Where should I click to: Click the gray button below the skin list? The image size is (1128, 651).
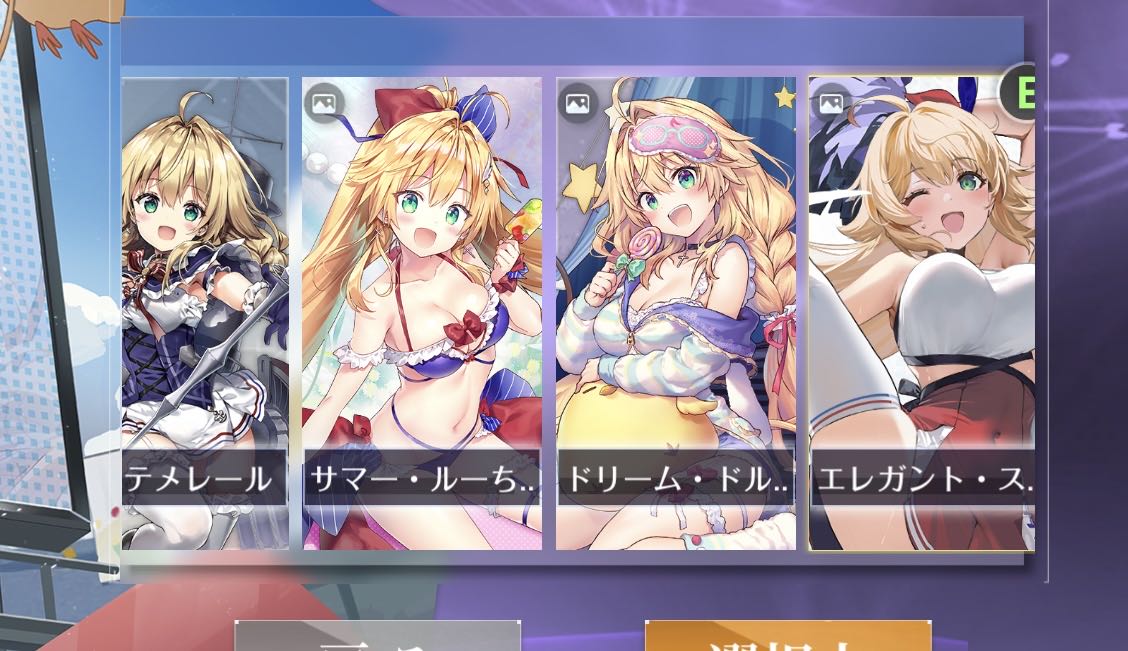pyautogui.click(x=377, y=637)
